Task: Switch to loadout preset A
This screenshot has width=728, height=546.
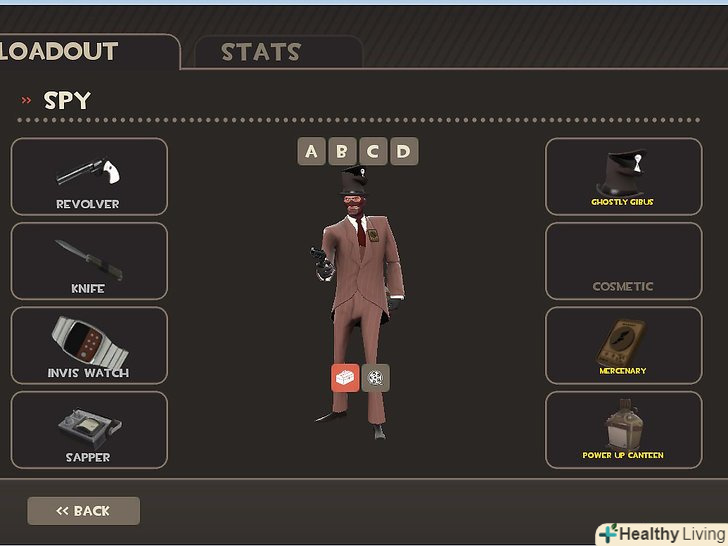Action: [x=311, y=152]
